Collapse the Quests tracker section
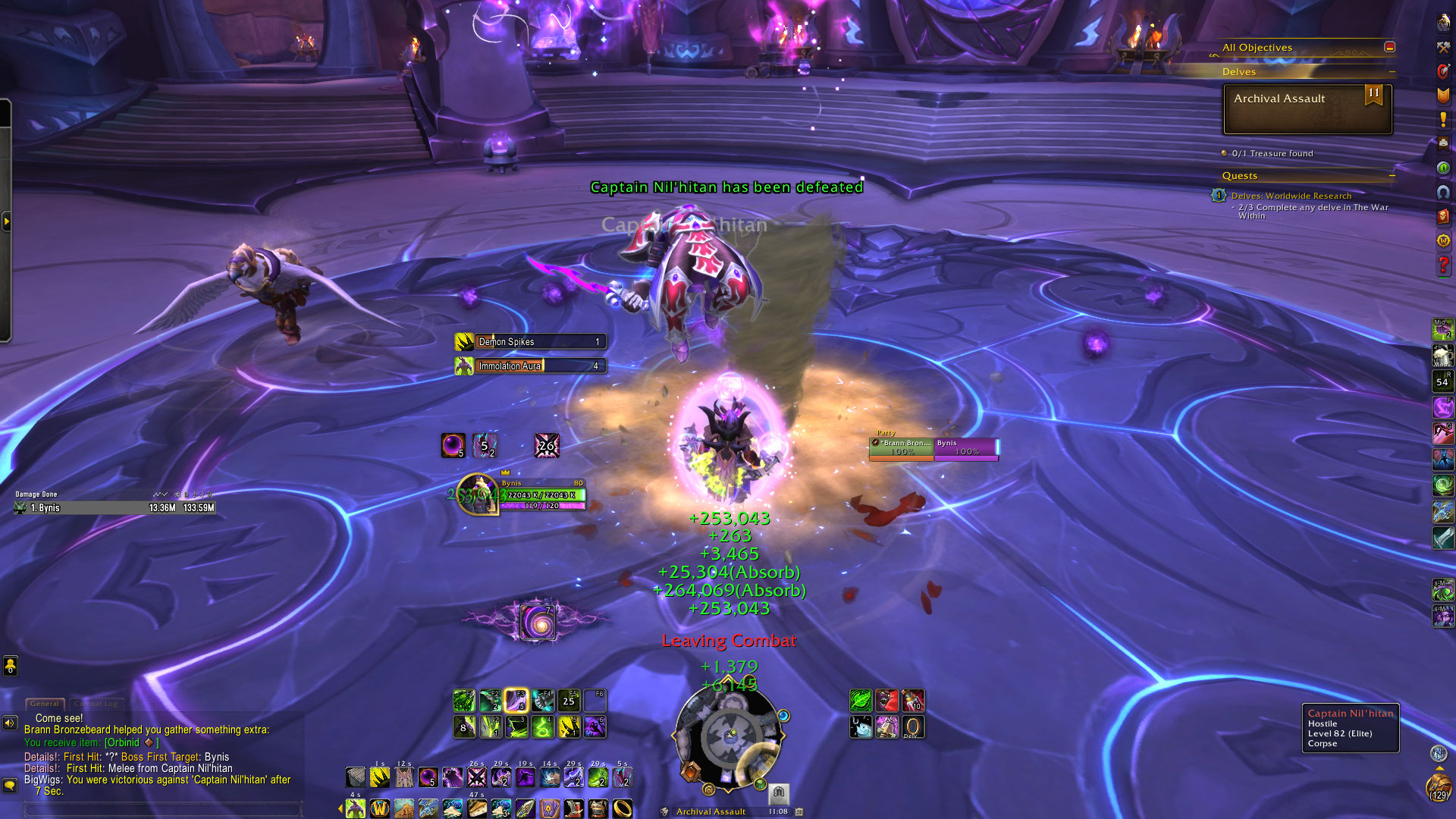 point(1392,176)
